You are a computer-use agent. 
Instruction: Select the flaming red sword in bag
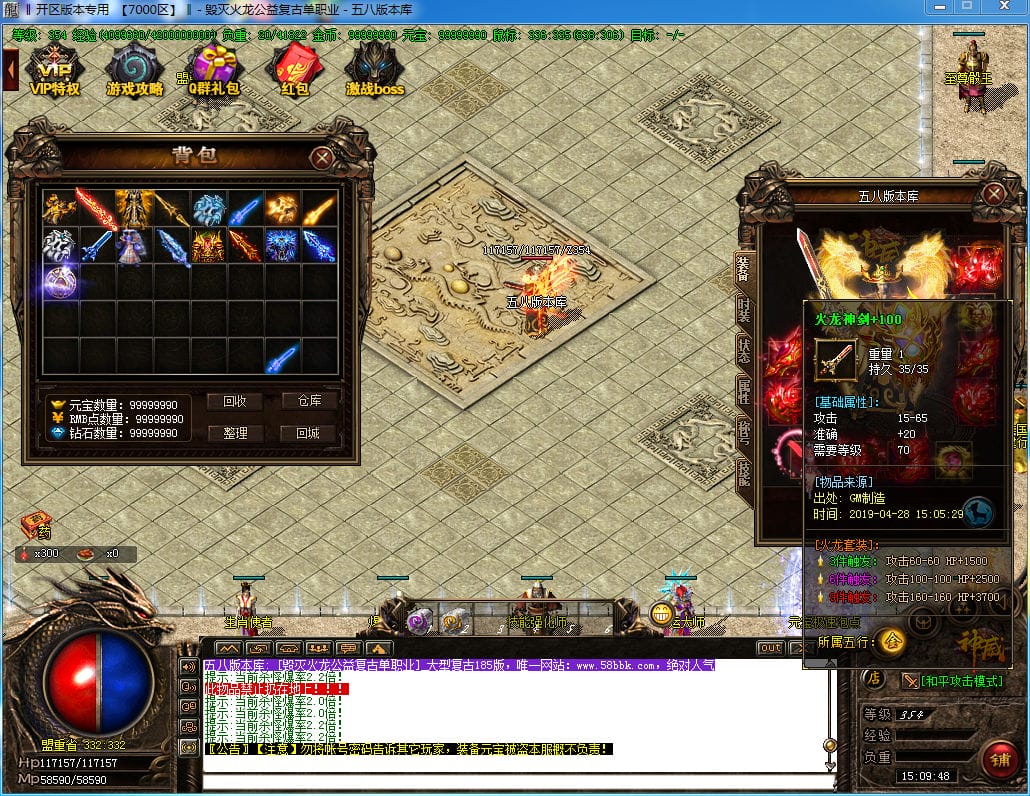(96, 209)
